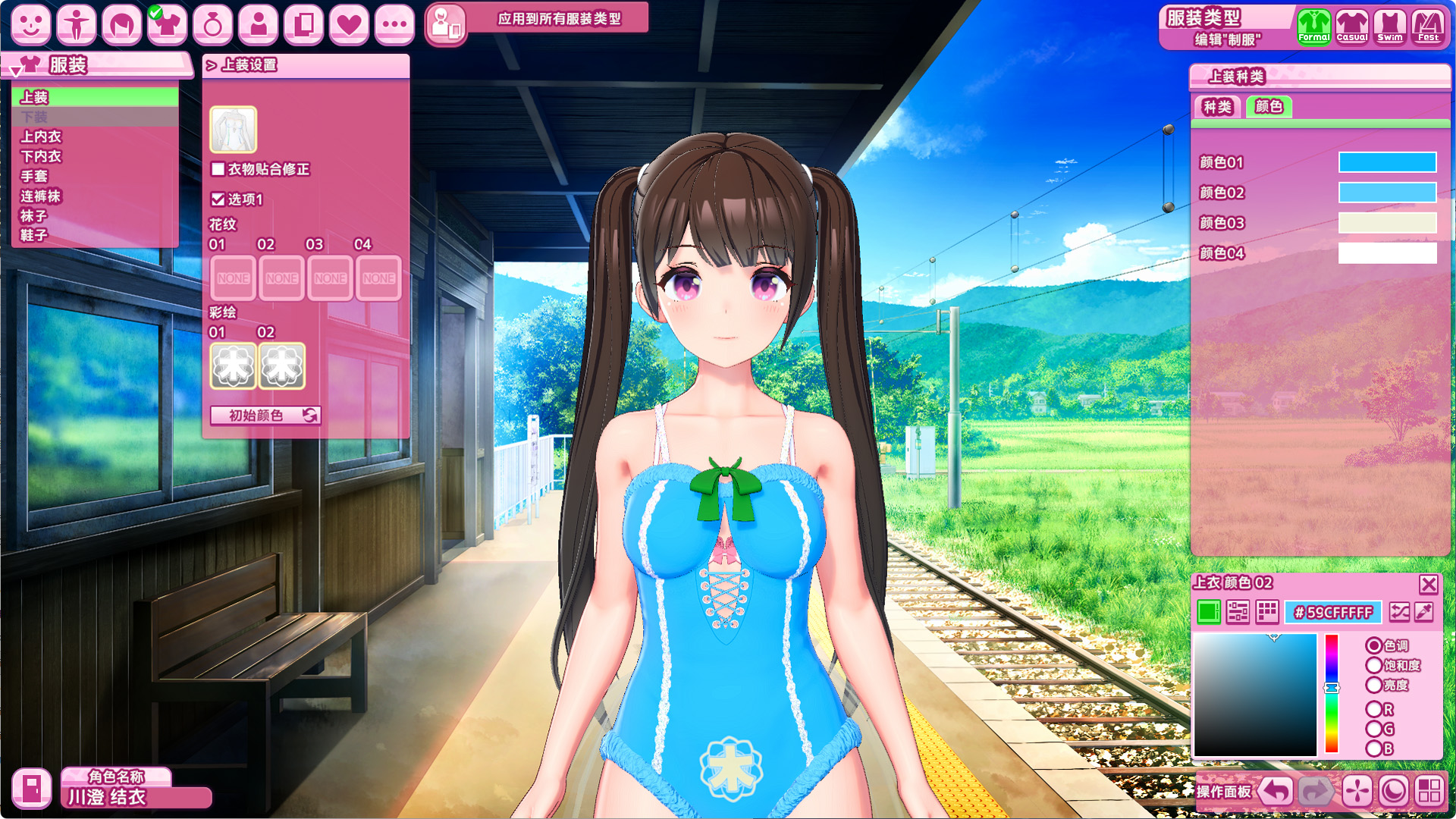
Task: Uncheck the 选项1 option
Action: (x=218, y=199)
